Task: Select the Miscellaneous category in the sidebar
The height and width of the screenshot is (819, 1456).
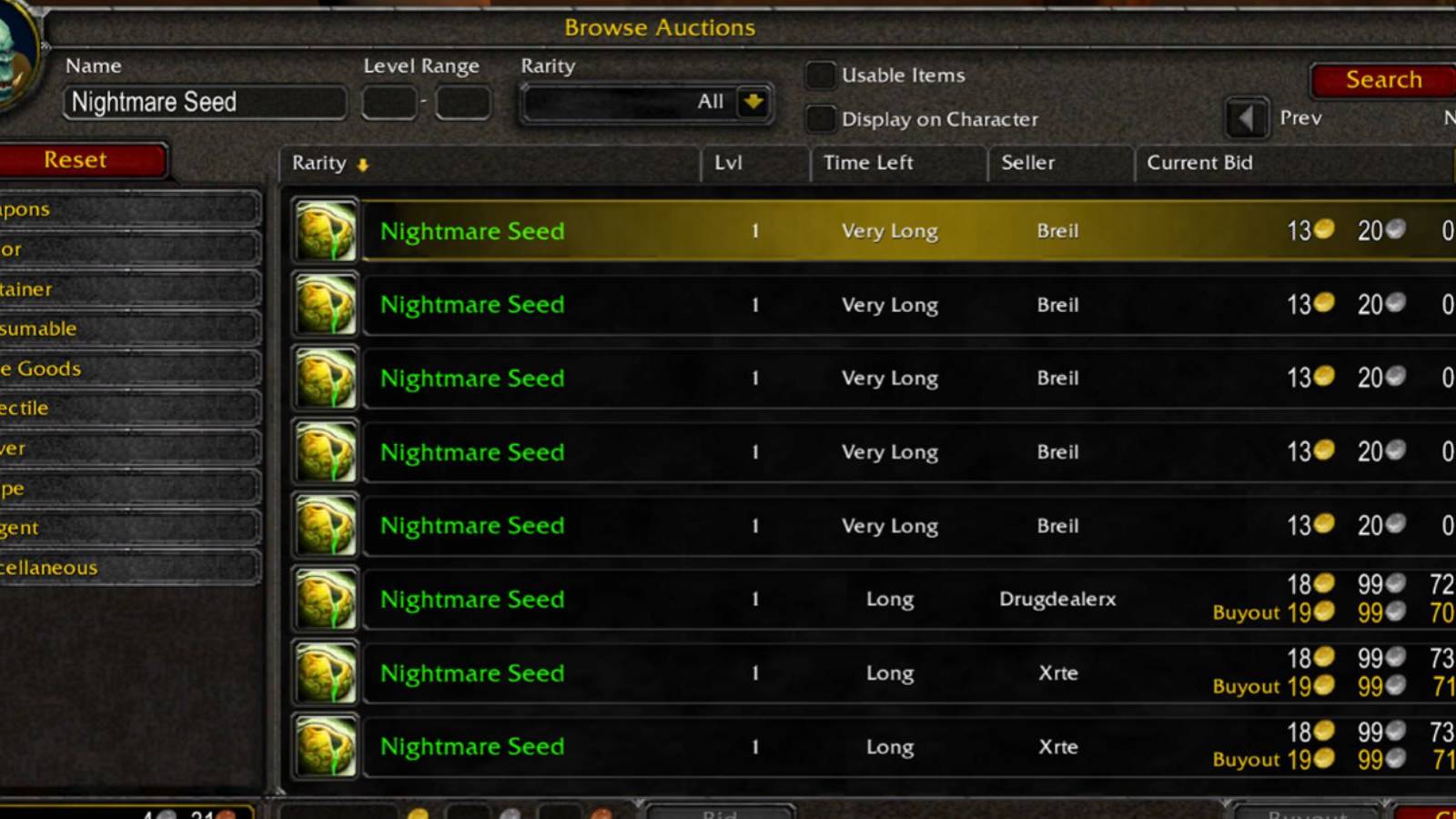Action: (127, 567)
